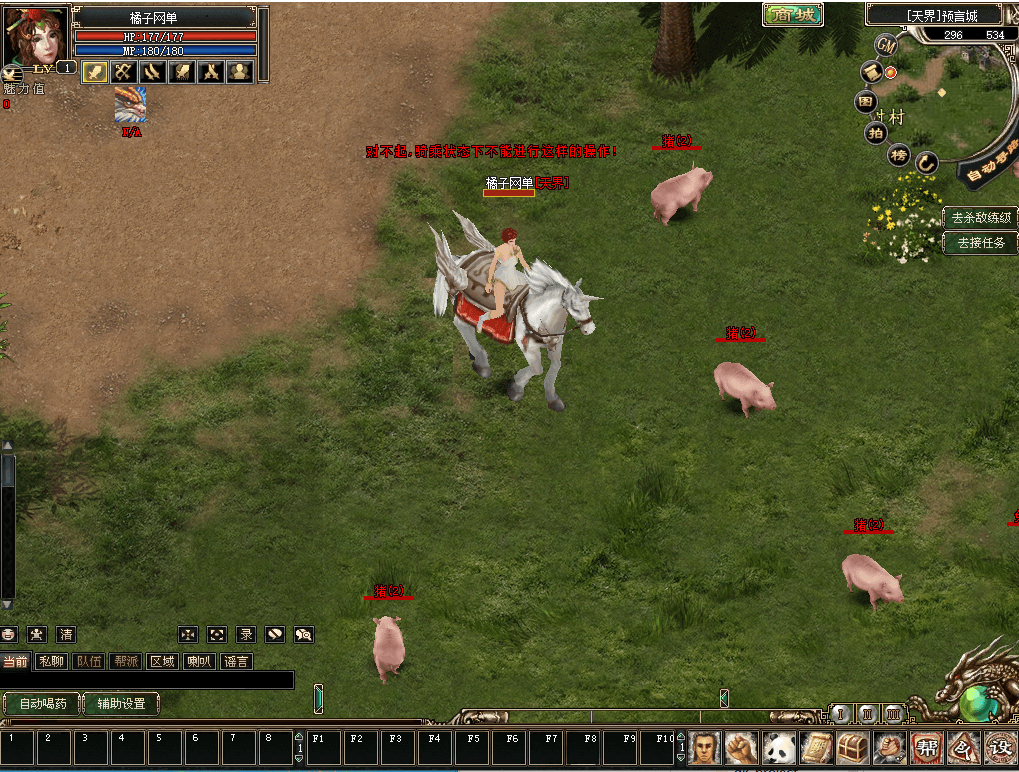This screenshot has height=772, width=1019.
Task: Select the 喇叭 horn chat tab
Action: click(x=199, y=661)
